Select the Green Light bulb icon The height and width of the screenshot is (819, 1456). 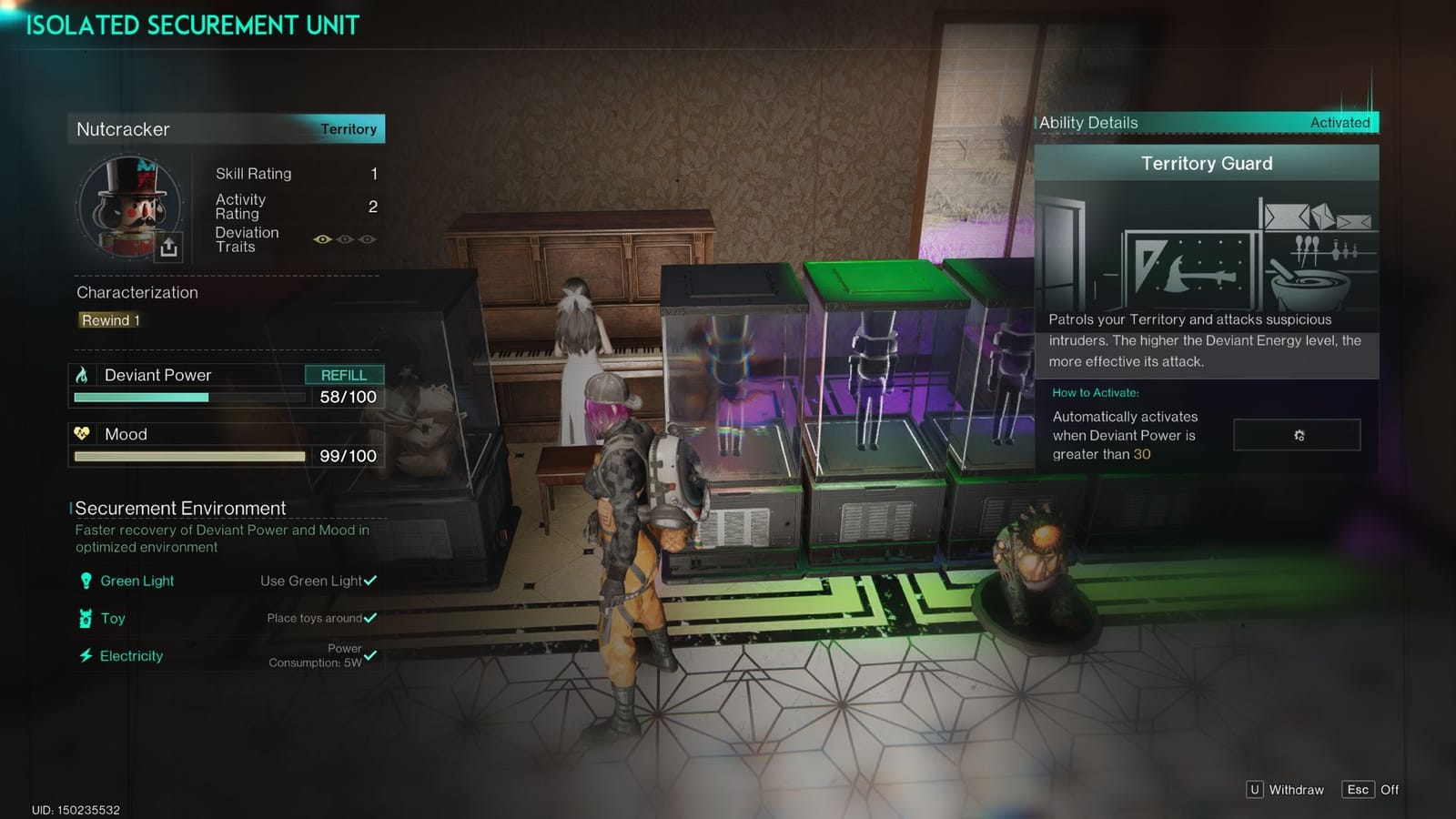pos(85,581)
